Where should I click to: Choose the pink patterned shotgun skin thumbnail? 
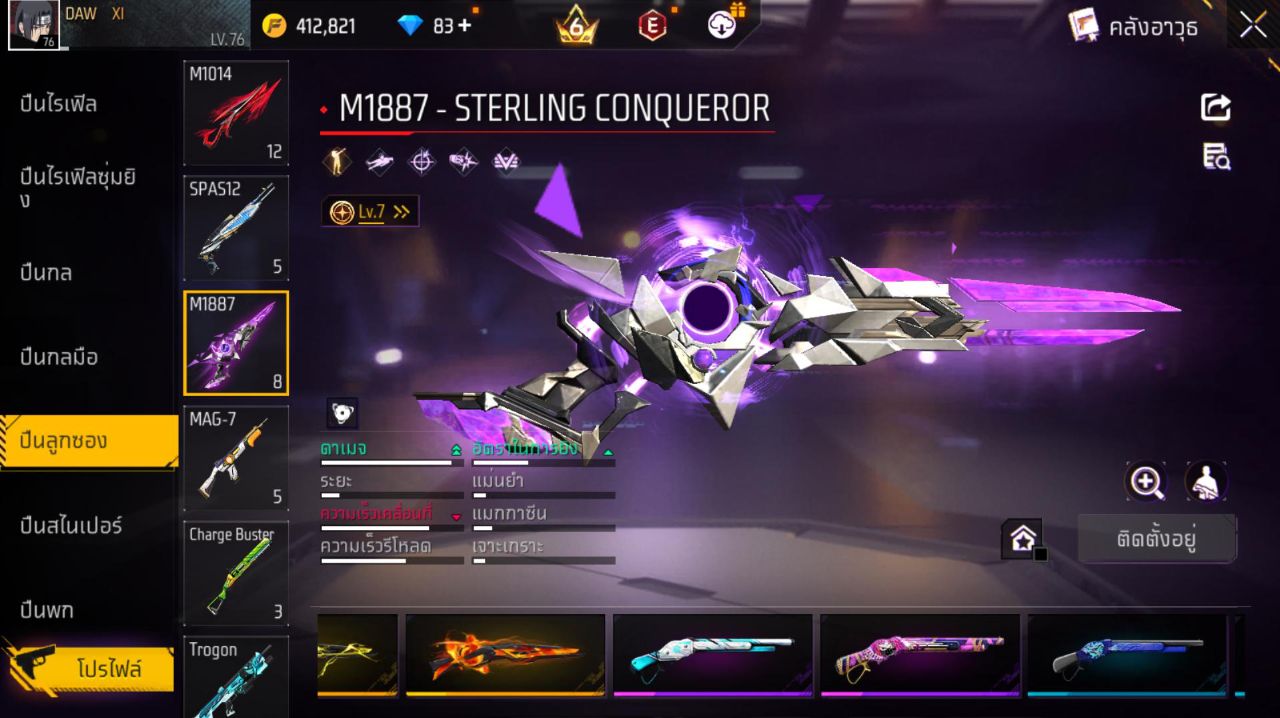click(x=919, y=655)
